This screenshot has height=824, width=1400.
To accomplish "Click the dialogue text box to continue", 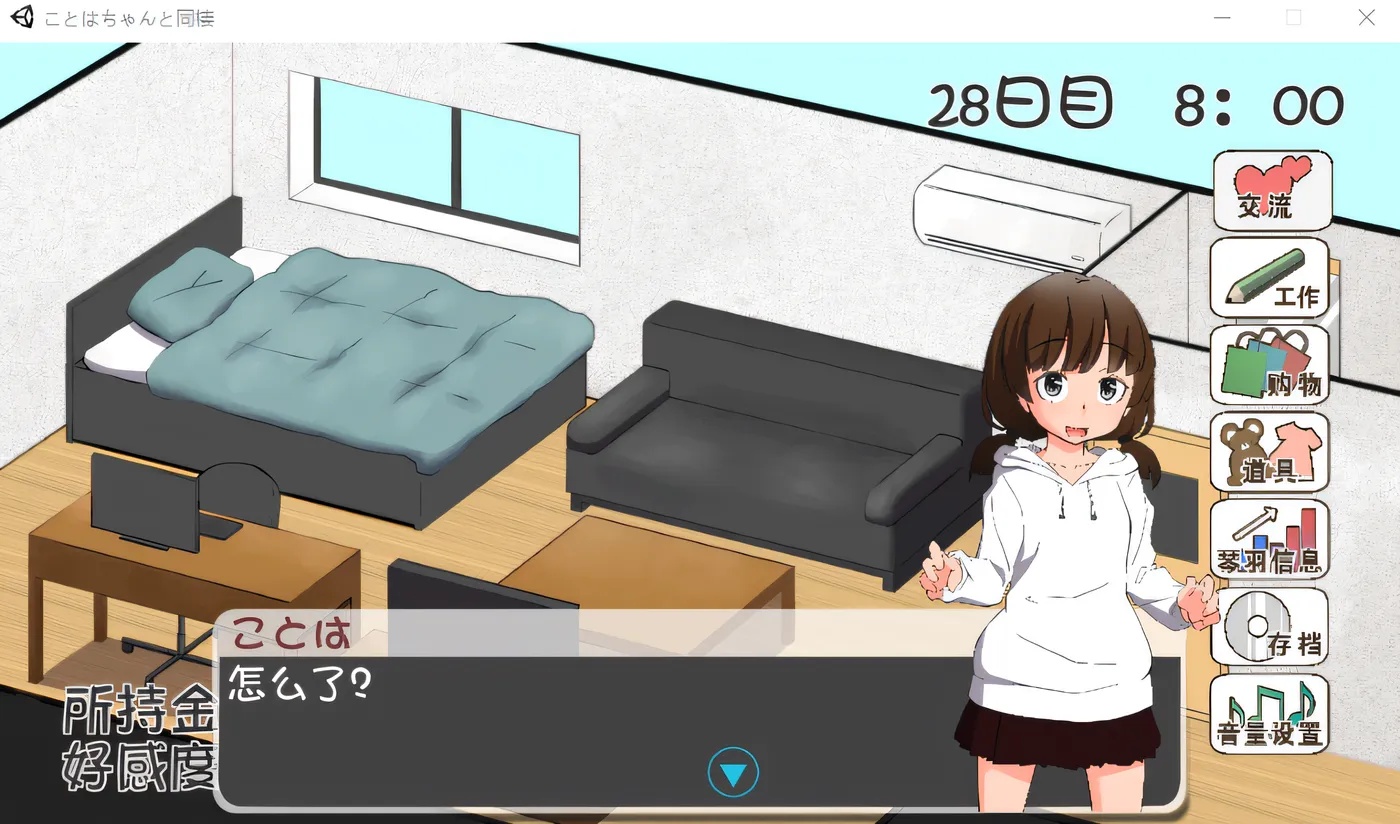I will click(600, 700).
